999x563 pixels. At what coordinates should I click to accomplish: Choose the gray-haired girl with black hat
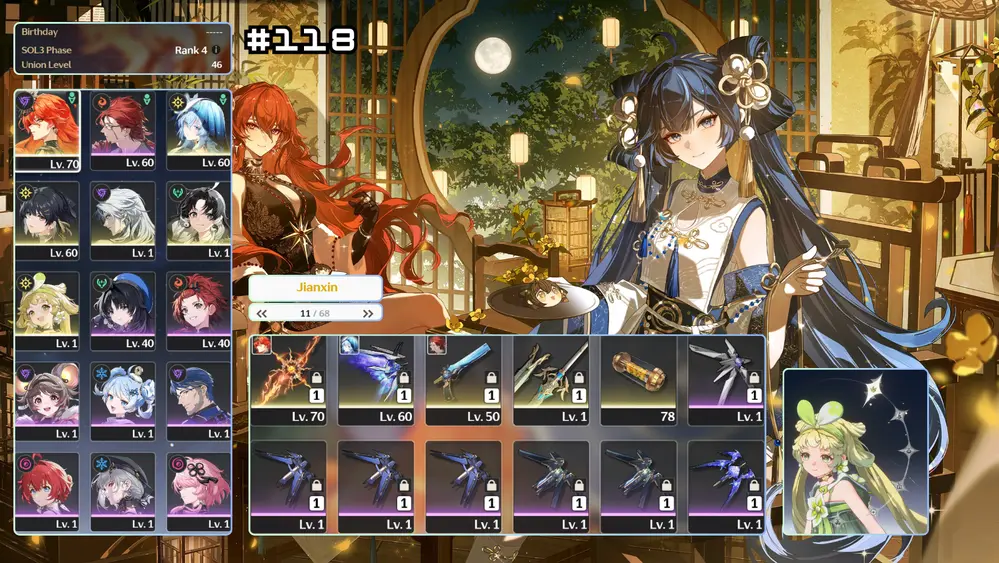(123, 486)
